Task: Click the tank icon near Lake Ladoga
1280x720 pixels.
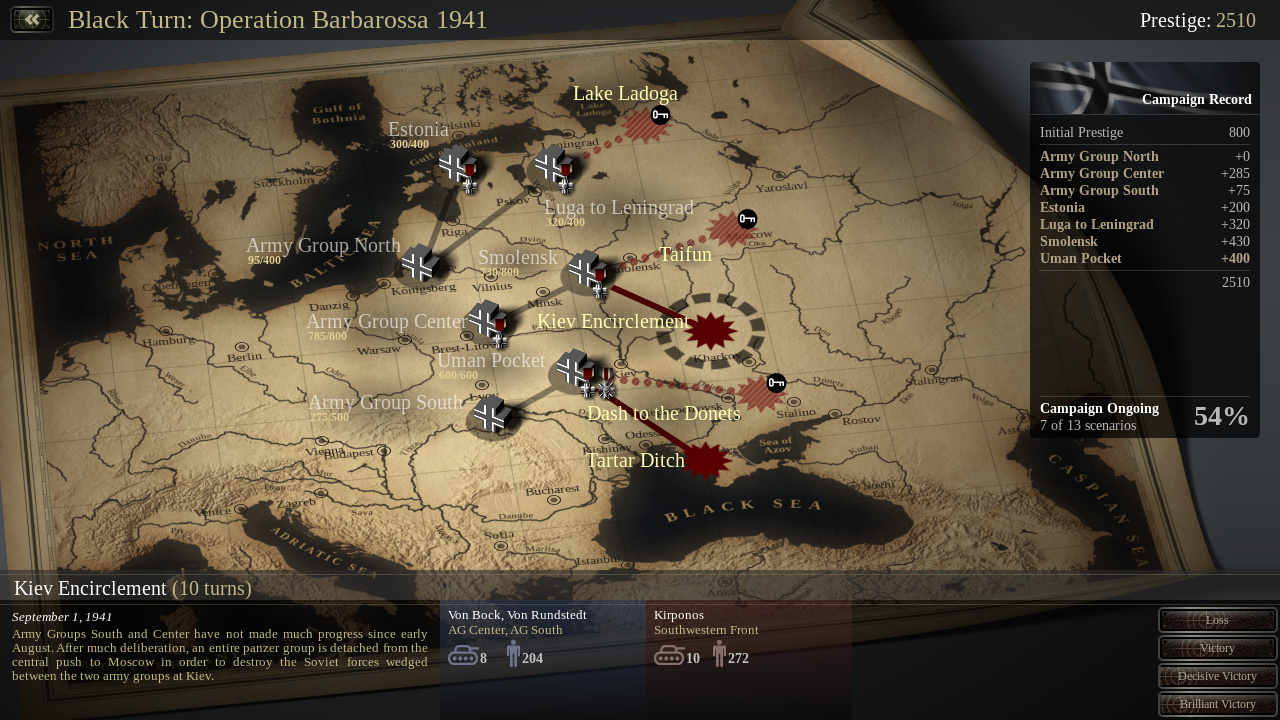Action: [658, 114]
